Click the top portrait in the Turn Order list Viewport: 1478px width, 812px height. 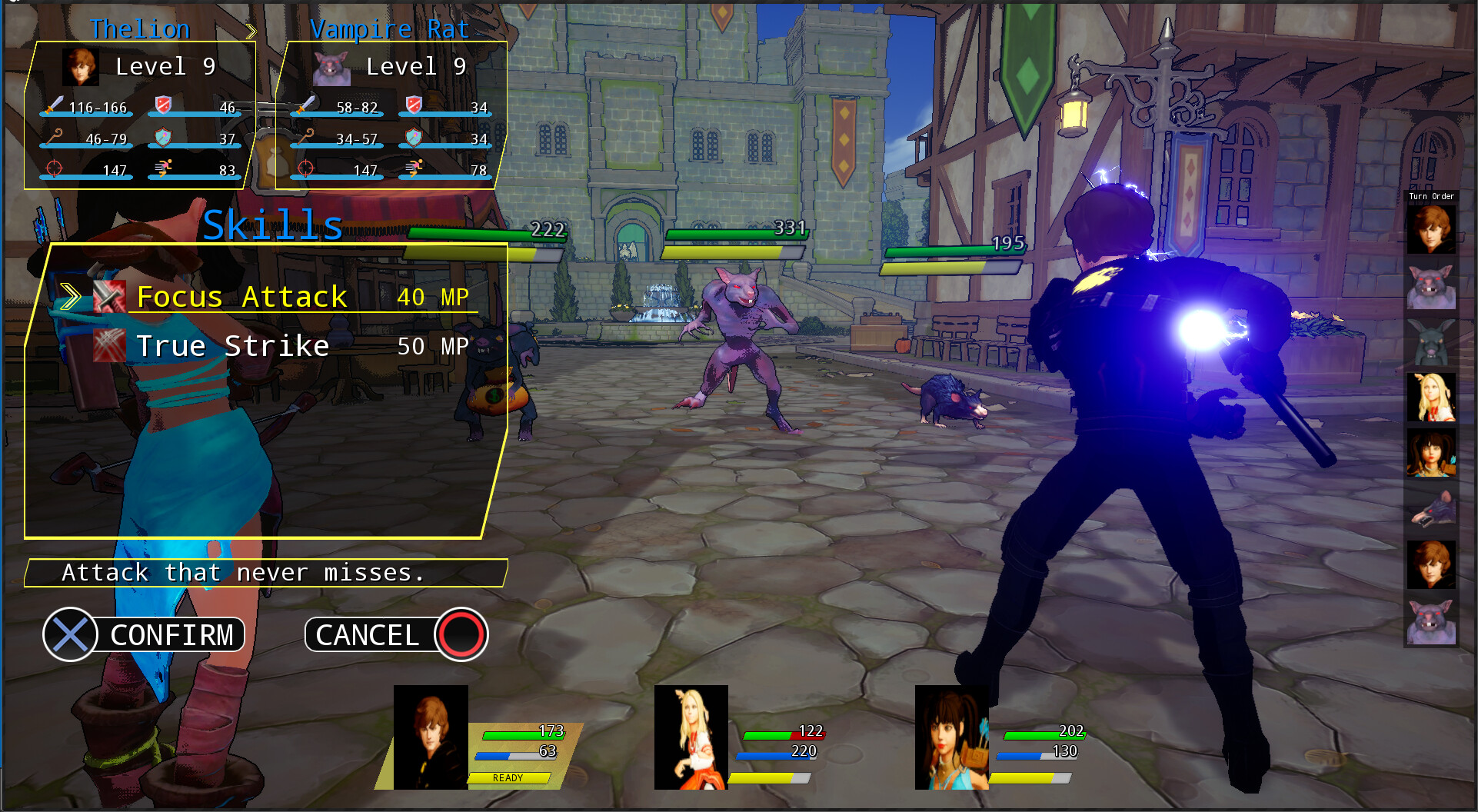tap(1431, 228)
